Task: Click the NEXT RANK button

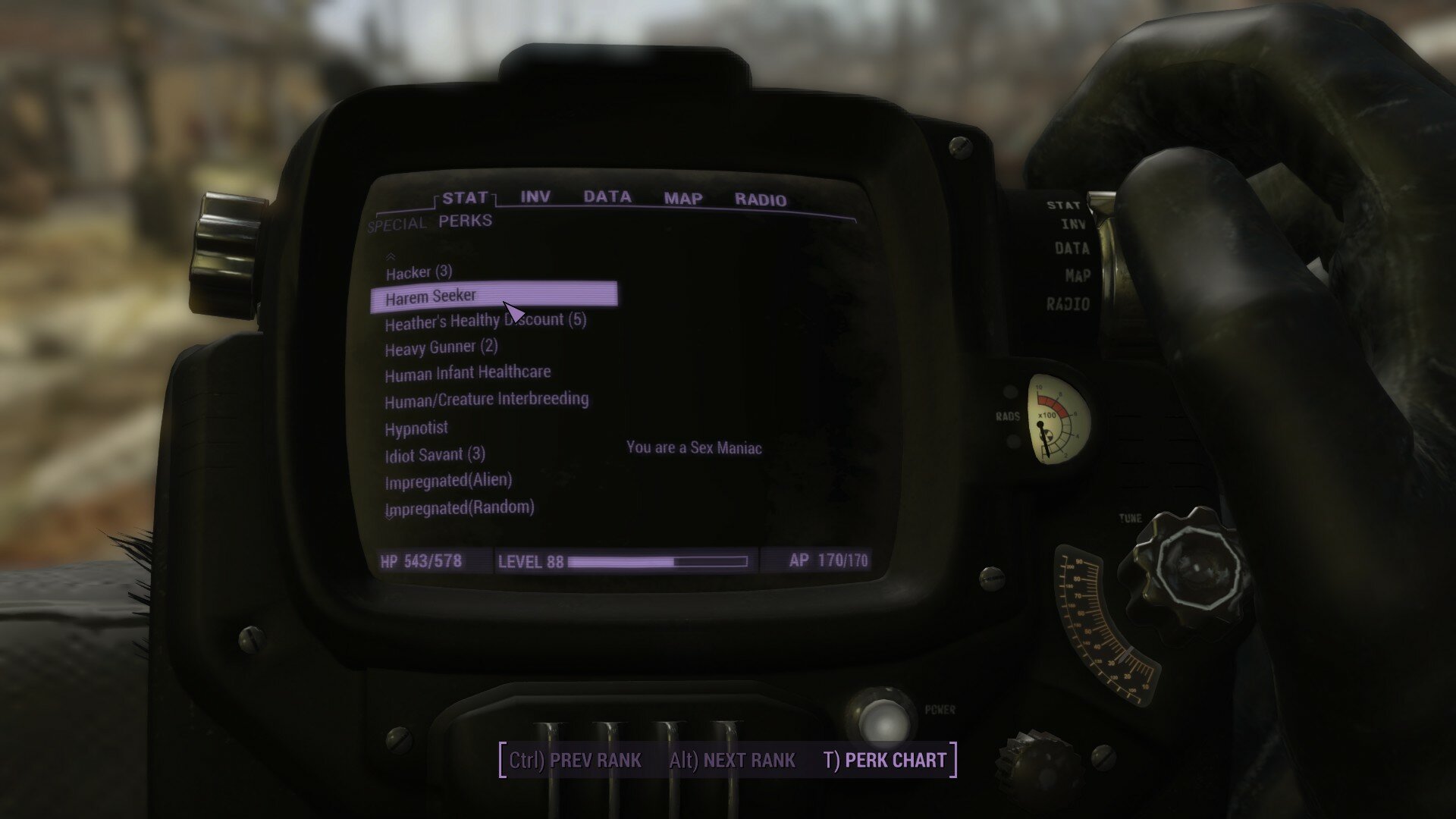Action: [x=732, y=760]
